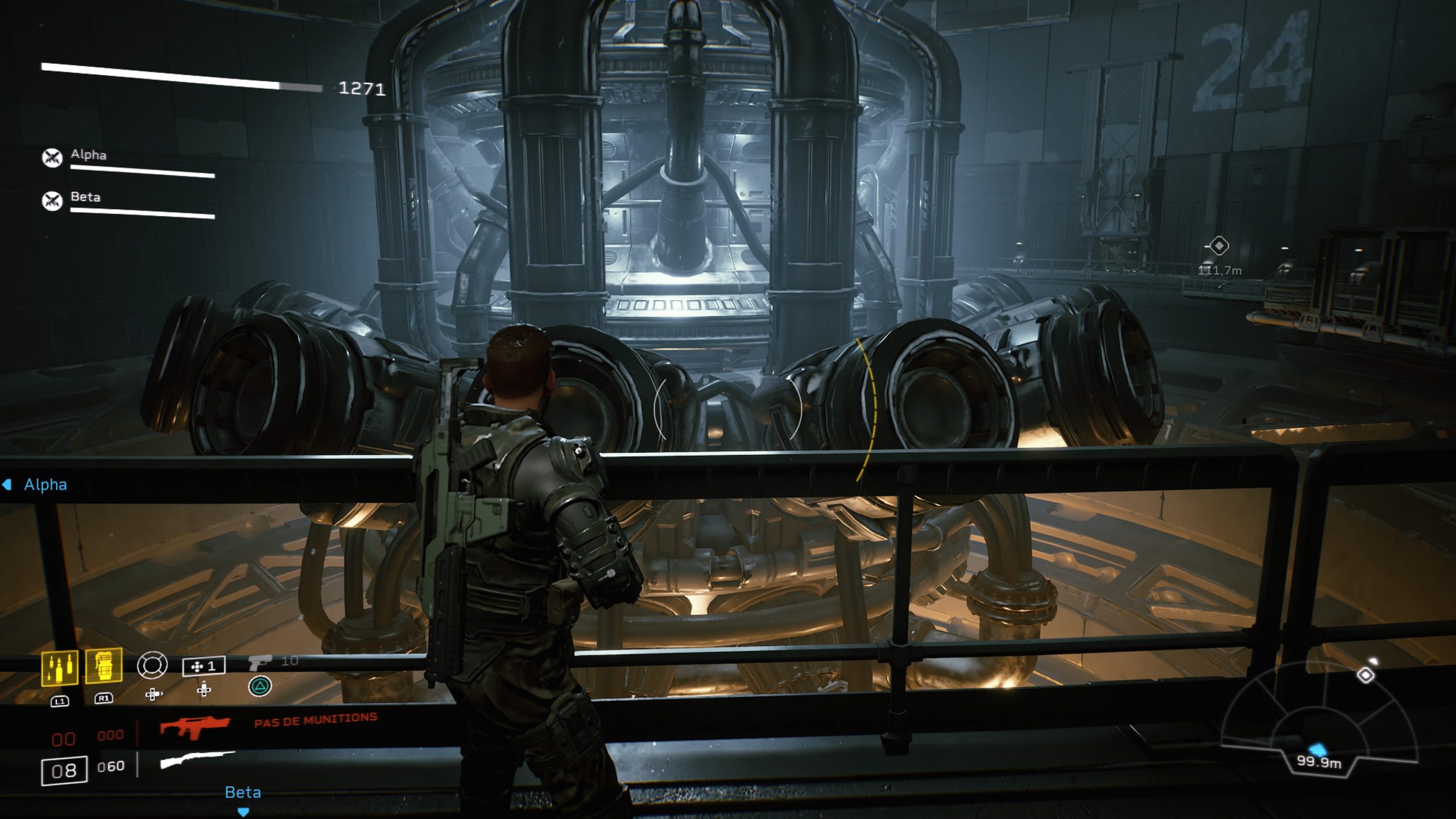Viewport: 1456px width, 819px height.
Task: Select the red pulse rifle weapon
Action: pyautogui.click(x=195, y=727)
